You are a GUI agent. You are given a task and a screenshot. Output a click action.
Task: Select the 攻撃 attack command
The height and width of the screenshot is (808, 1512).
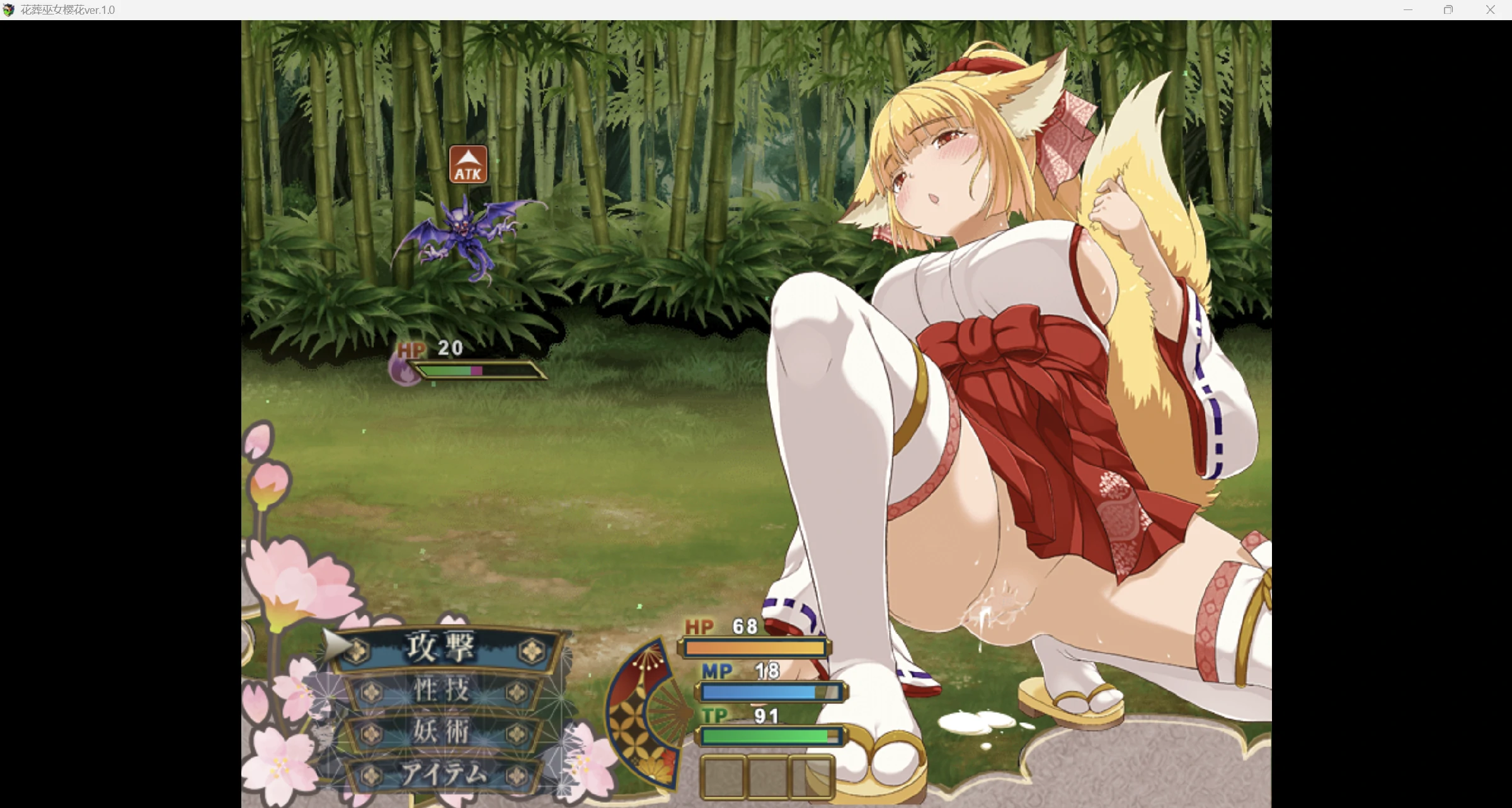pos(441,648)
